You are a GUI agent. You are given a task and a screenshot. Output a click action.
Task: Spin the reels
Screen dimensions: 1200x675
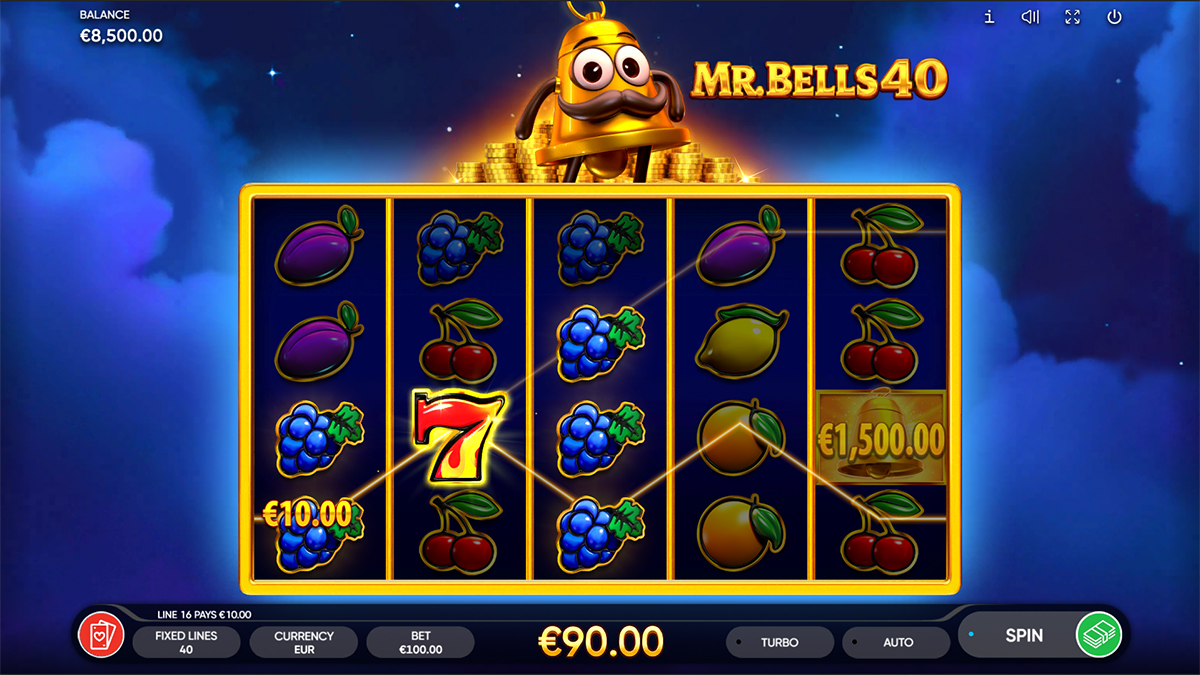(x=1022, y=635)
